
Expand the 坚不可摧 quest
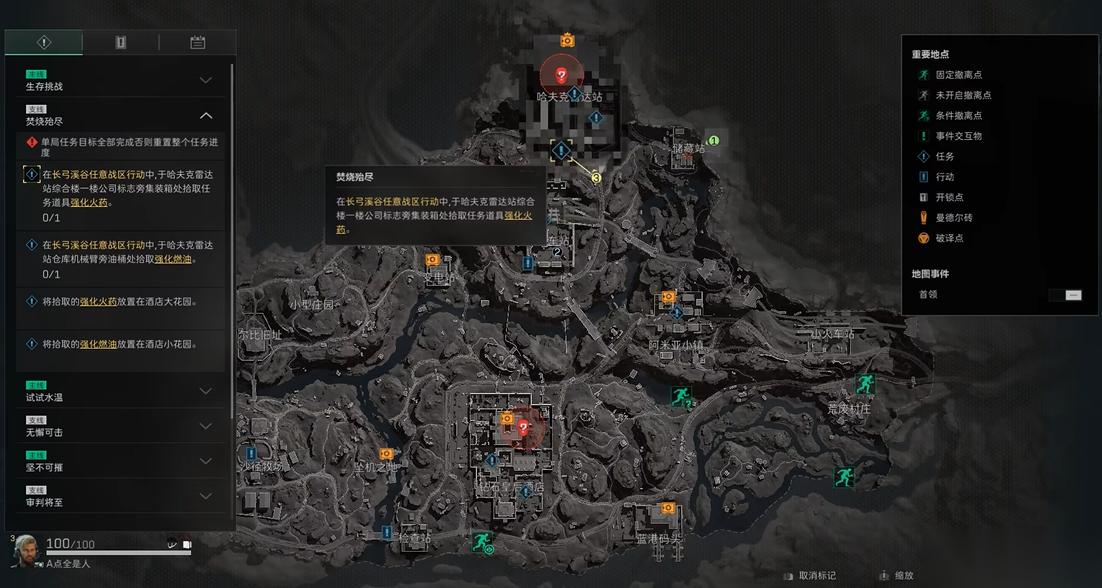click(x=206, y=461)
